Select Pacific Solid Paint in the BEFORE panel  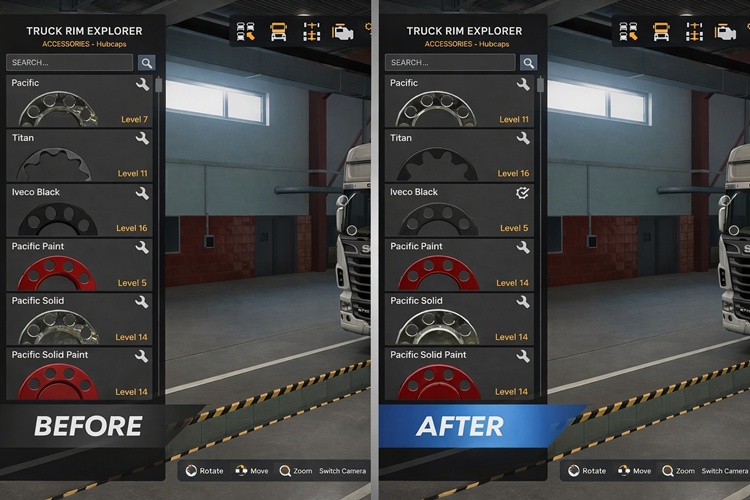pos(80,373)
